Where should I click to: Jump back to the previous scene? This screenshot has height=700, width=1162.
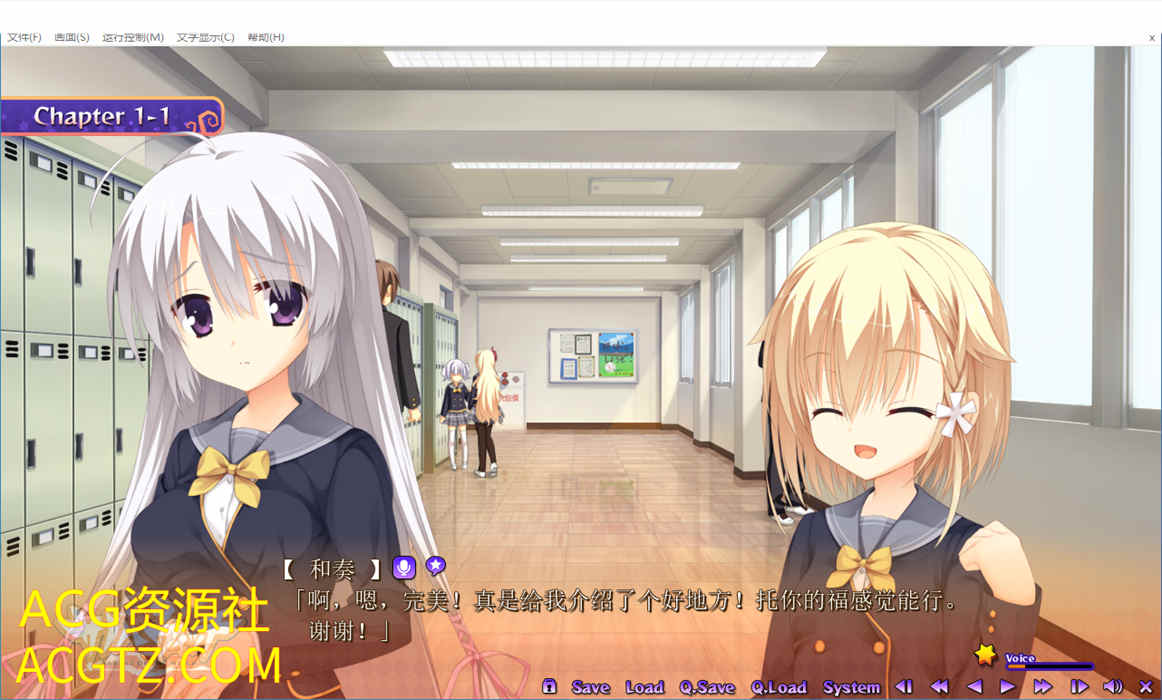(x=904, y=687)
